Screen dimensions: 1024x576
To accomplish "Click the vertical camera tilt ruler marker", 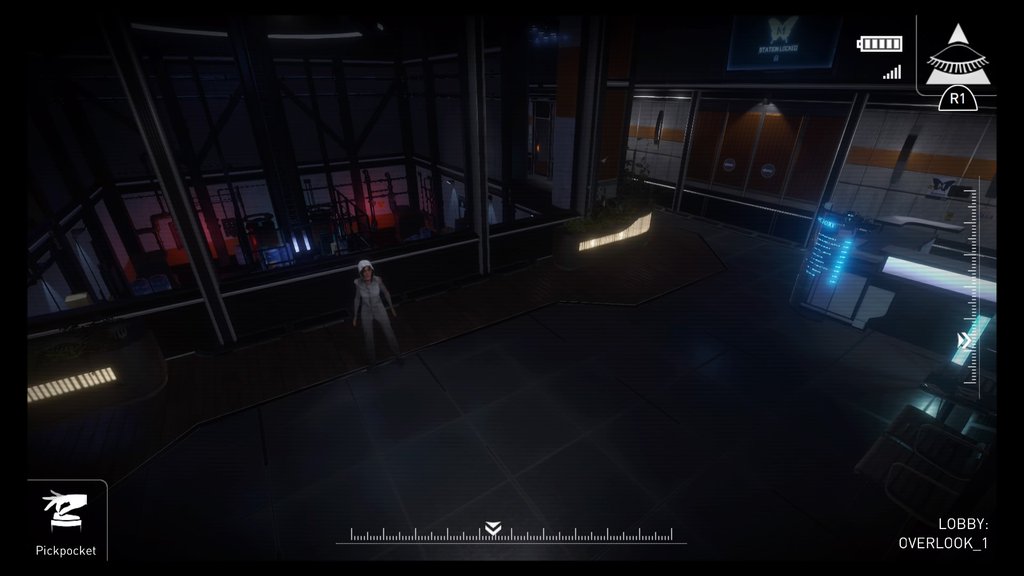I will [965, 341].
